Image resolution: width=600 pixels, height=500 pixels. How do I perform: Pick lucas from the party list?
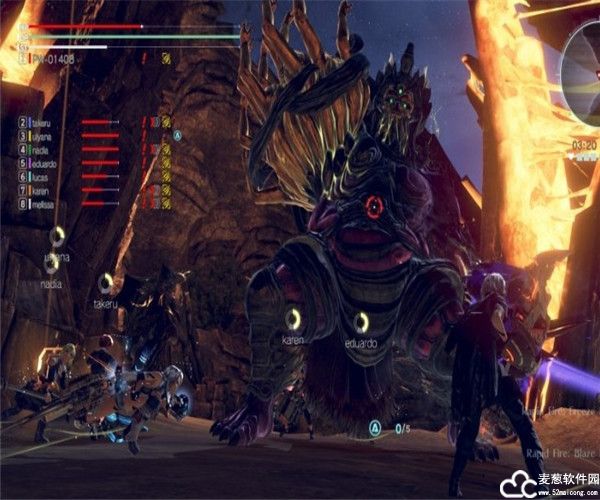click(41, 176)
